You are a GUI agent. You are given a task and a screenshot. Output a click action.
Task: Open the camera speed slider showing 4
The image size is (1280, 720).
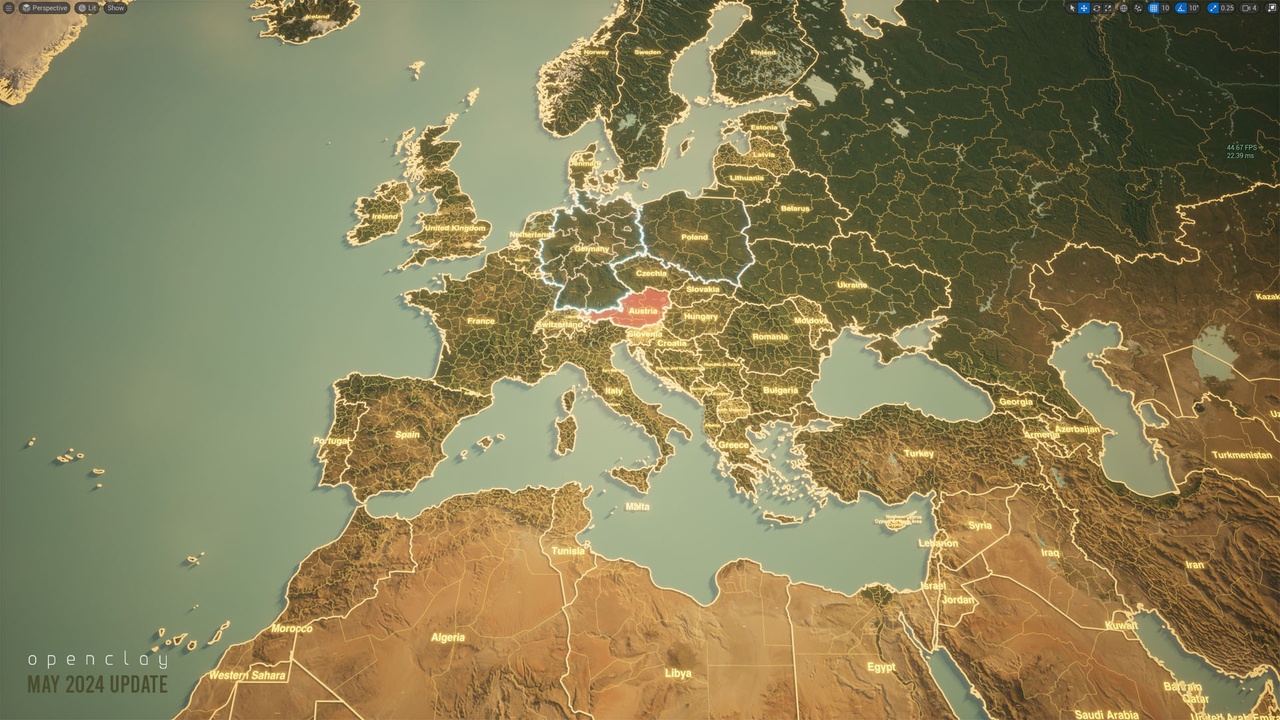coord(1250,7)
